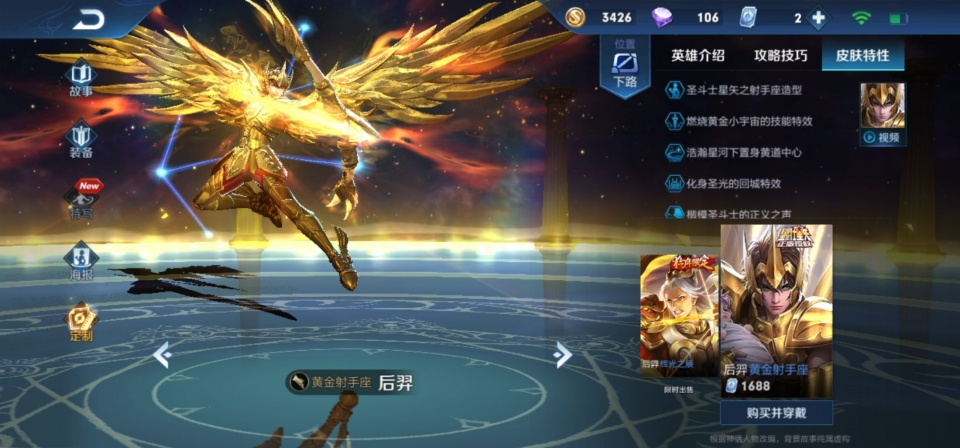Show the next skin with the right arrow
The image size is (960, 448).
(563, 353)
